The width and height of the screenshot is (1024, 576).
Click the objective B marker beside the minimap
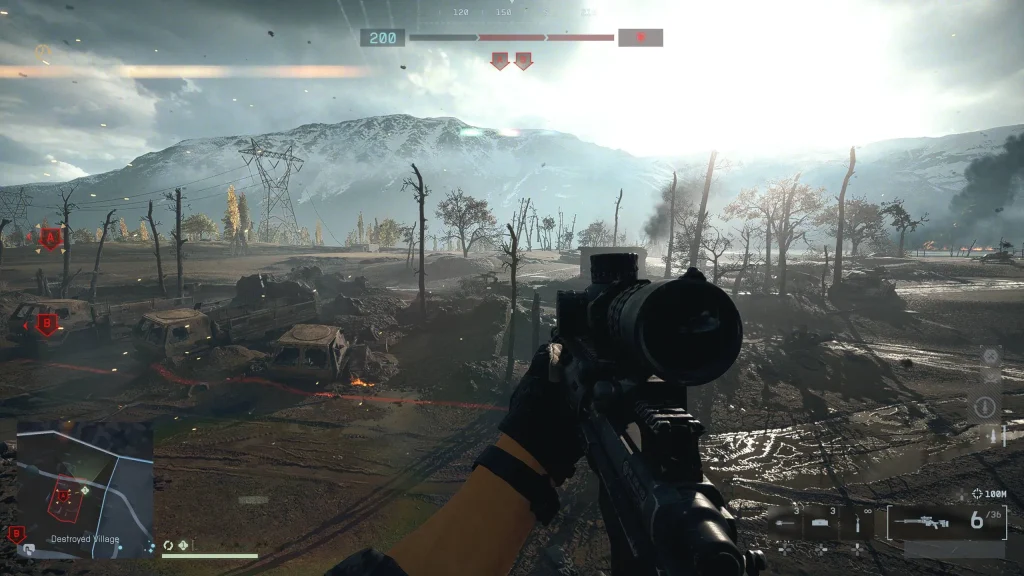[x=15, y=534]
